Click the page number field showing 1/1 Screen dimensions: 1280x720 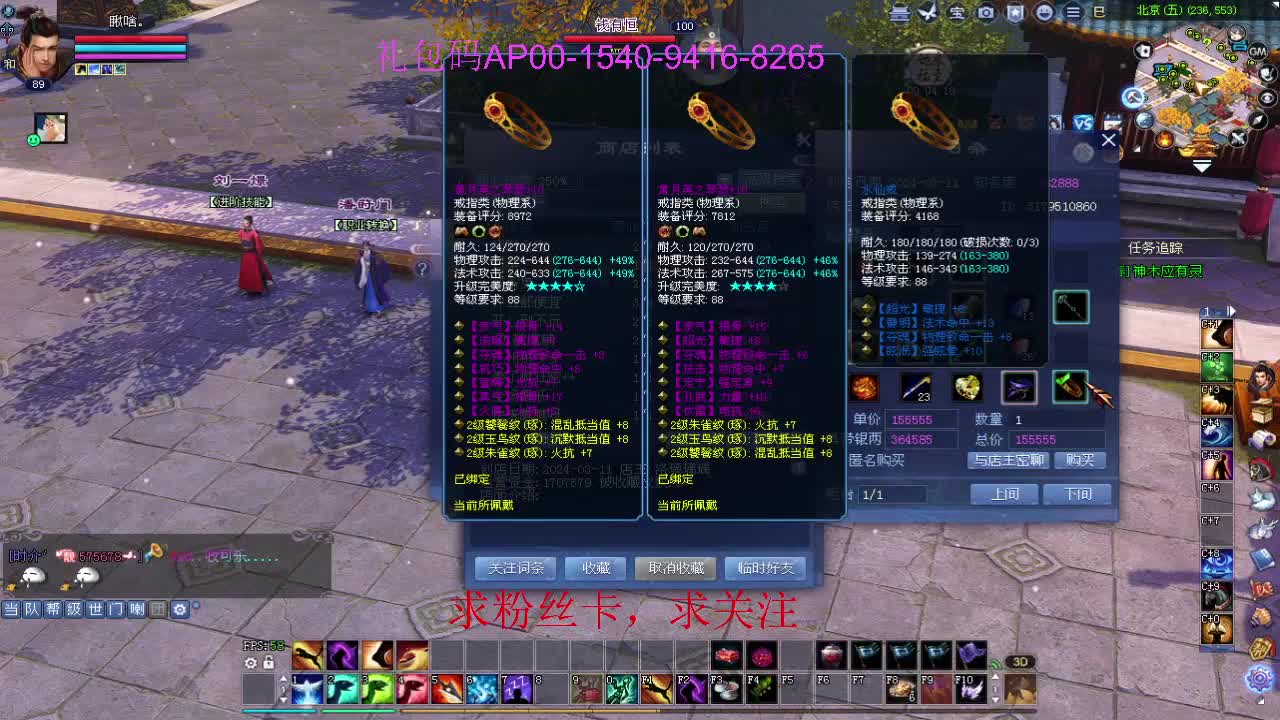(x=895, y=494)
